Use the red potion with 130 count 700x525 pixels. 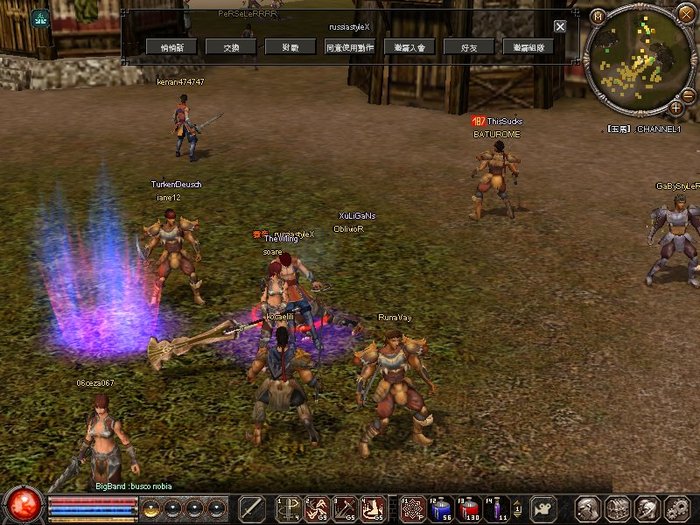470,508
